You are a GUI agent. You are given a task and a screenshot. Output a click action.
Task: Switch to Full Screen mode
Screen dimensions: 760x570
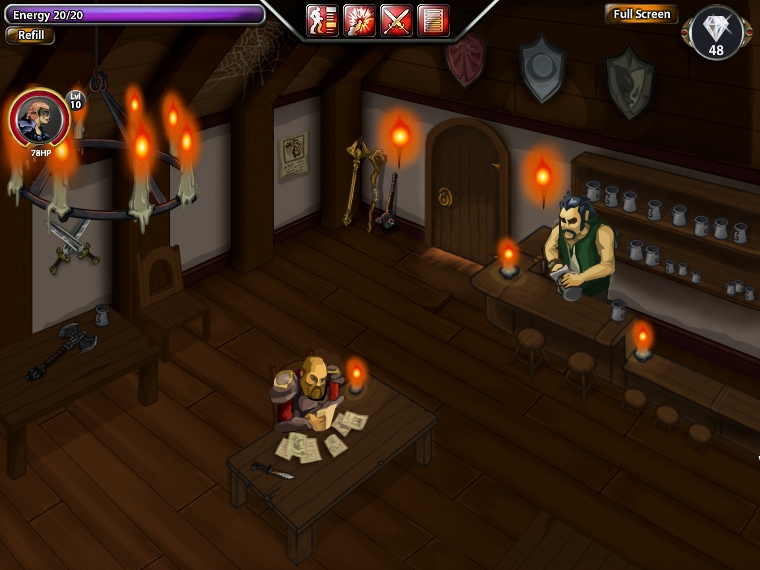641,14
